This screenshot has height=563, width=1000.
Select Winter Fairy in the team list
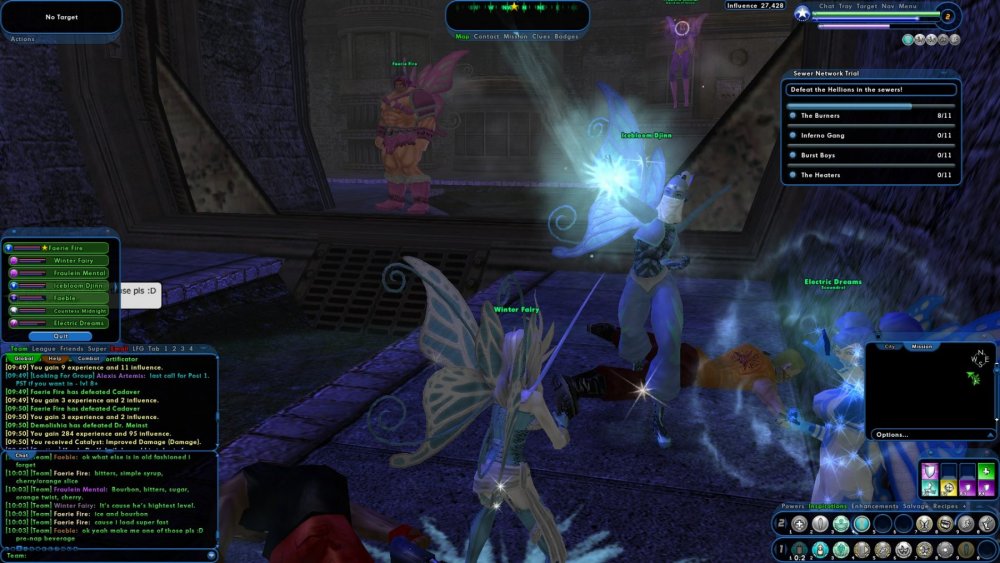pyautogui.click(x=65, y=260)
